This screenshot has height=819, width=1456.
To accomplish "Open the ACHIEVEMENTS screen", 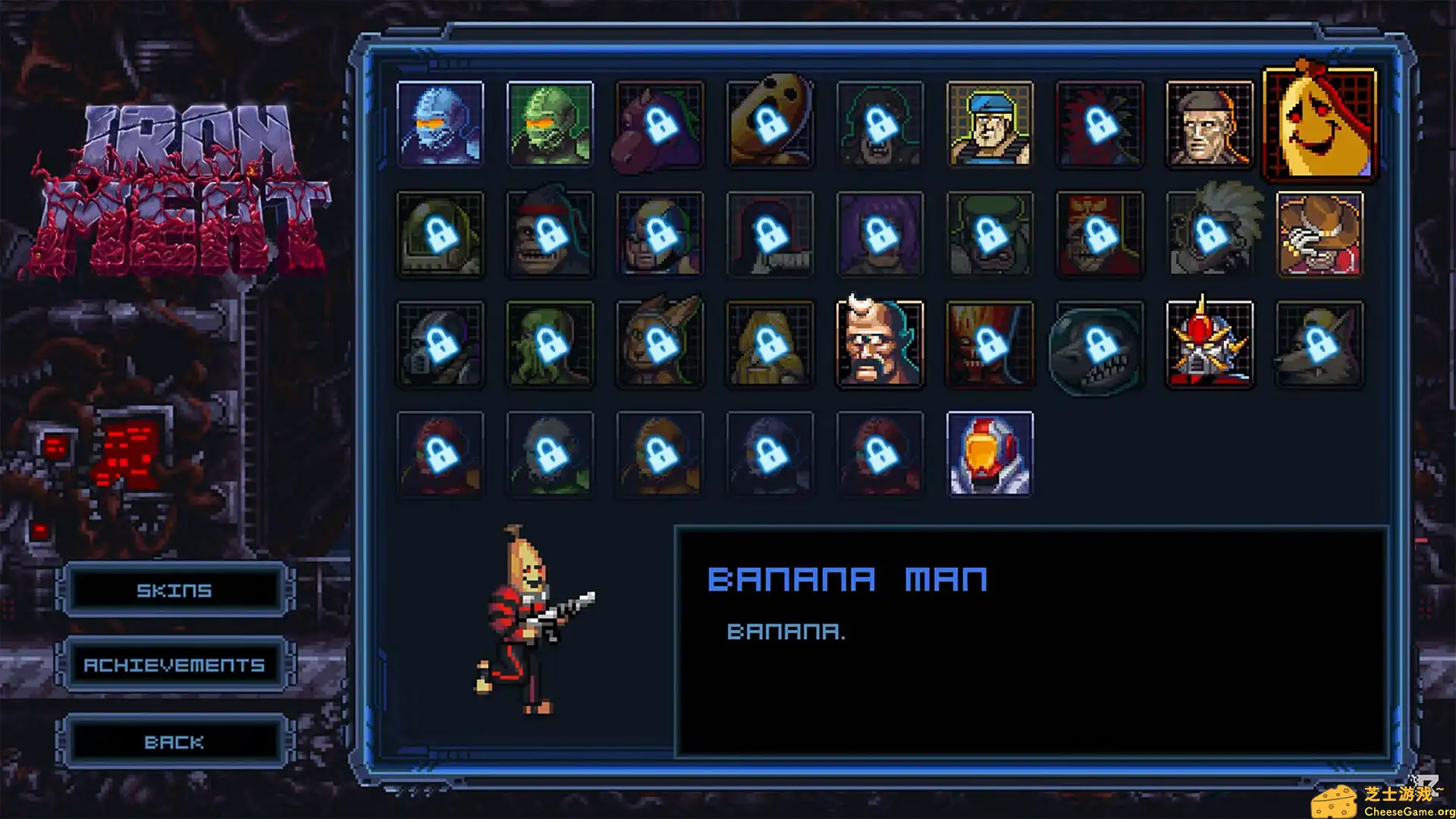I will (x=174, y=665).
